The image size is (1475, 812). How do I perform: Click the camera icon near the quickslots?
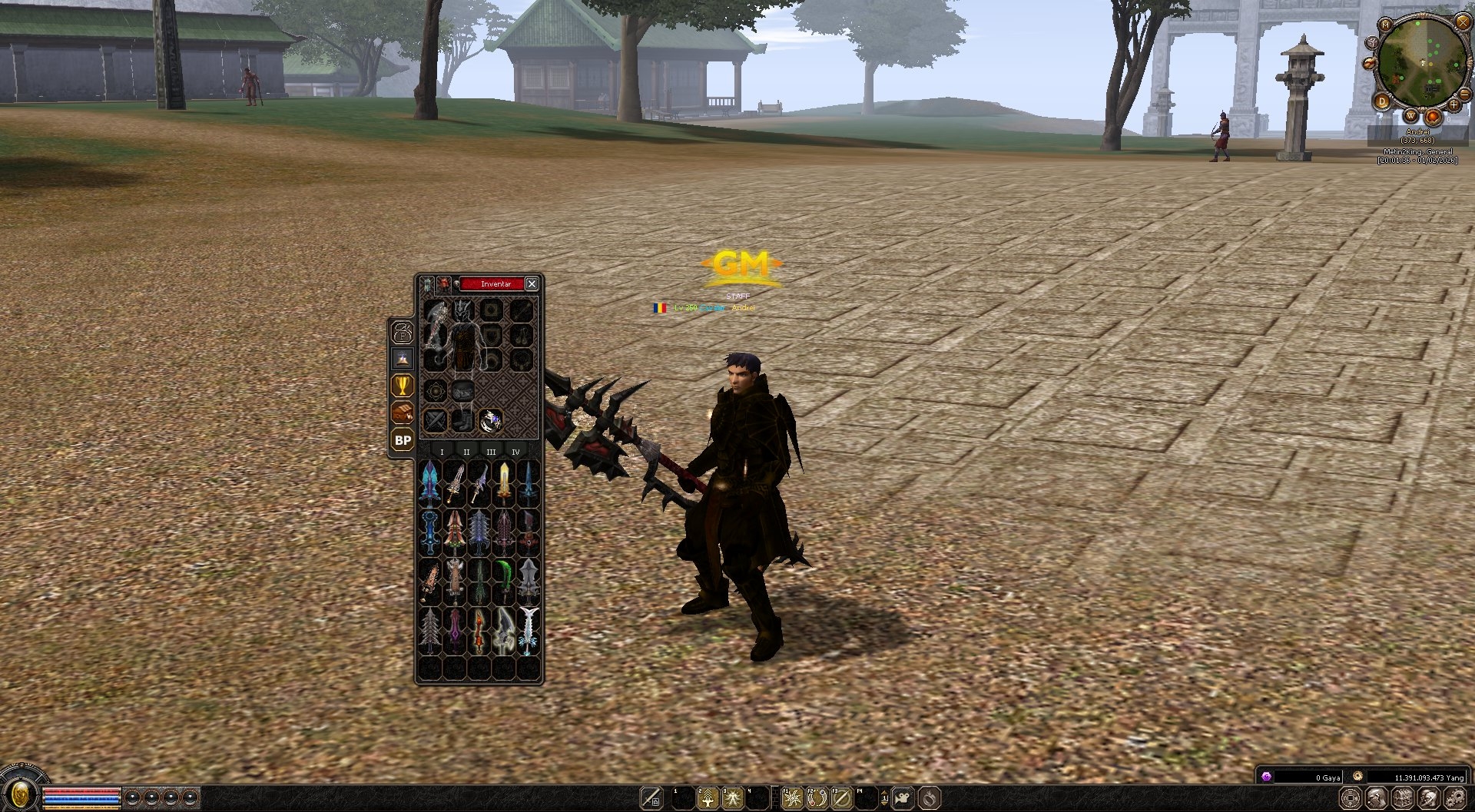pyautogui.click(x=904, y=797)
